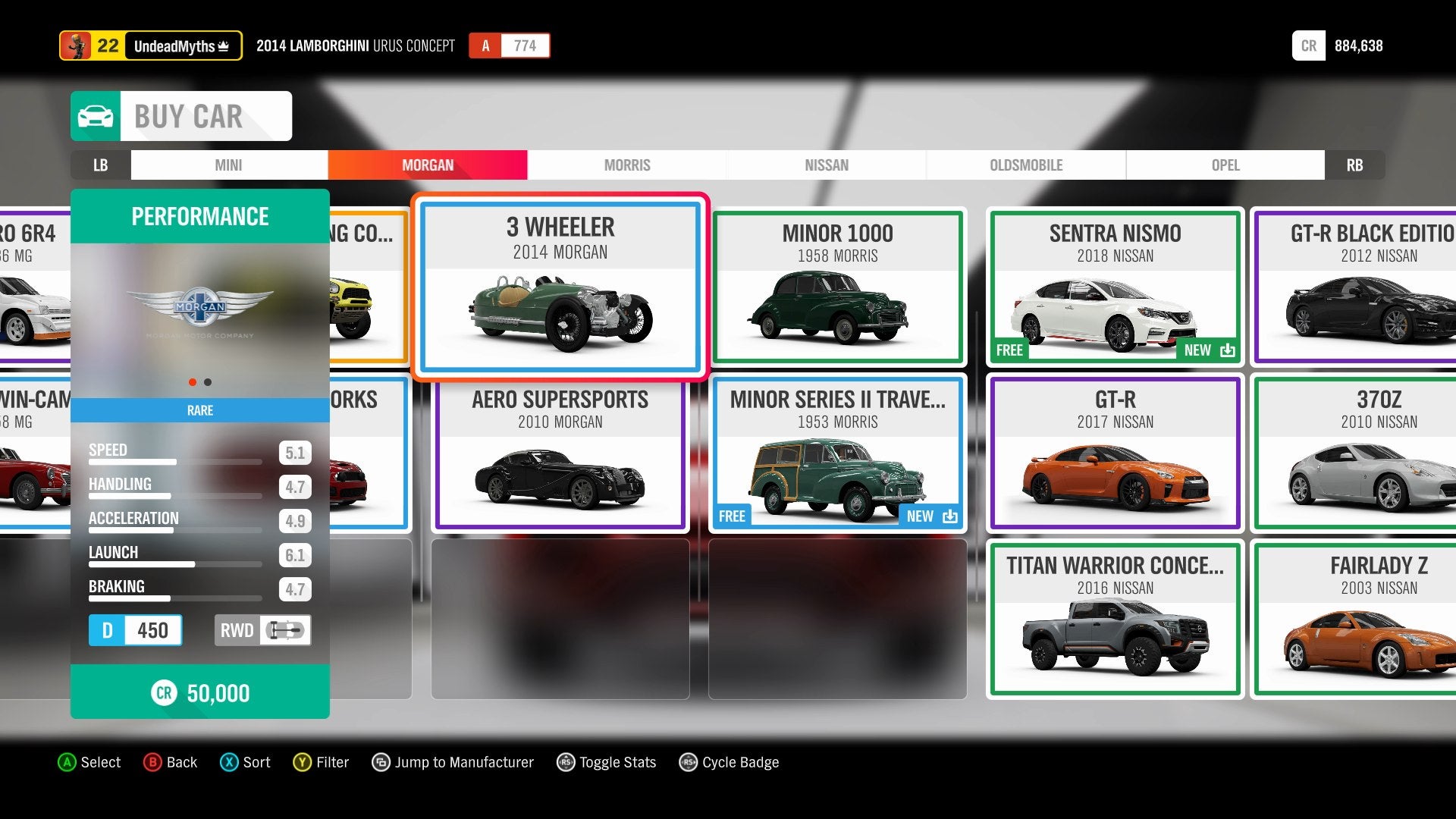
Task: Select the 2003 Nissan Fairlady Z
Action: coord(1357,619)
